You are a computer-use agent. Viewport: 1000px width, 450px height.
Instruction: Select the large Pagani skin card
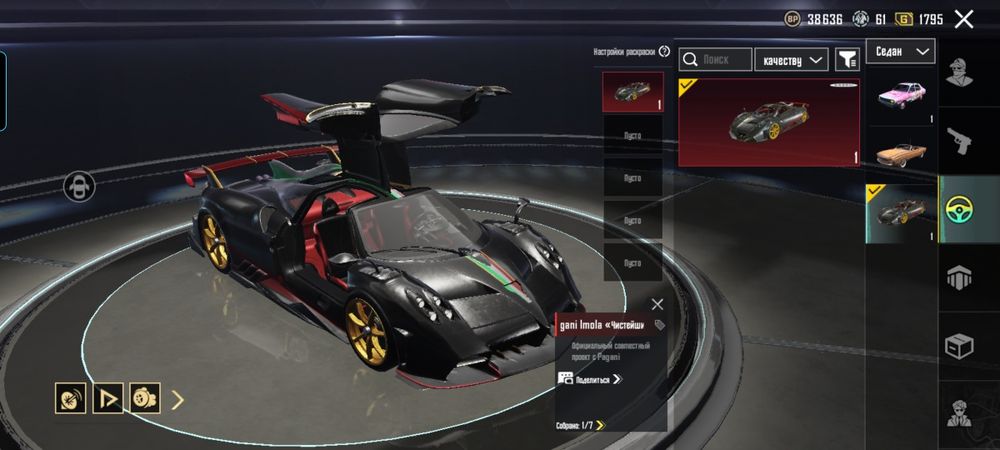pyautogui.click(x=768, y=122)
